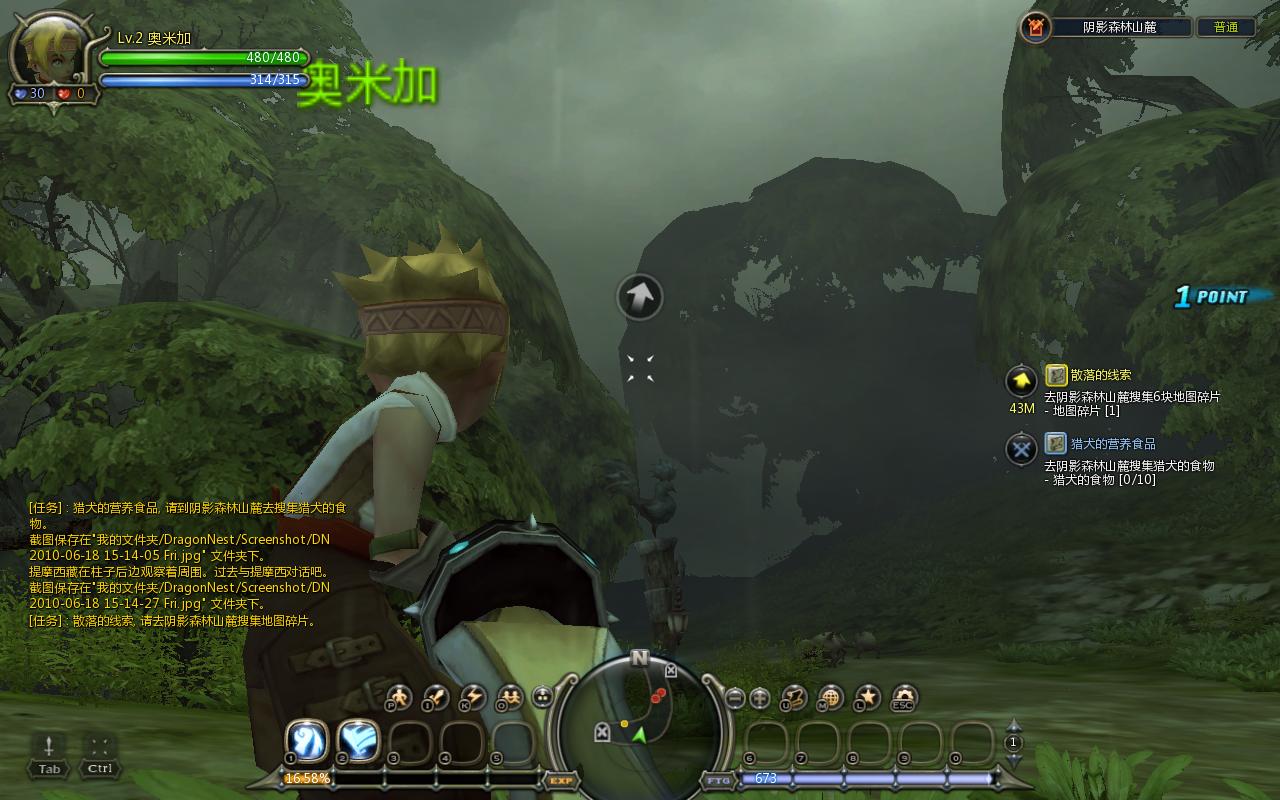Open the quest scroll icon
Viewport: 1280px width, 800px height.
[x=794, y=697]
